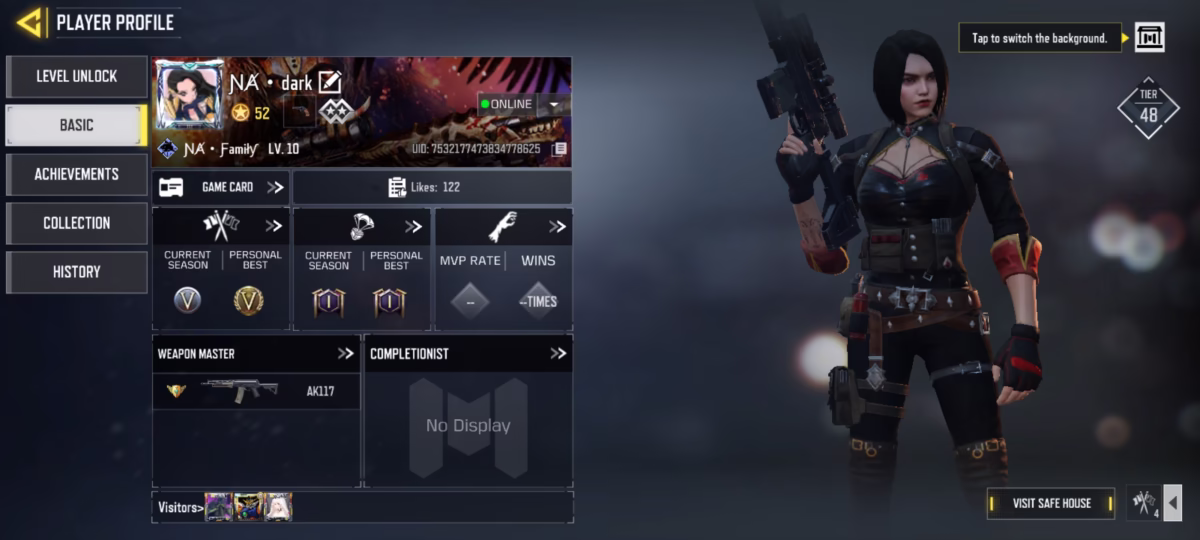Edit the player name with pencil icon
The width and height of the screenshot is (1200, 540).
pyautogui.click(x=330, y=83)
